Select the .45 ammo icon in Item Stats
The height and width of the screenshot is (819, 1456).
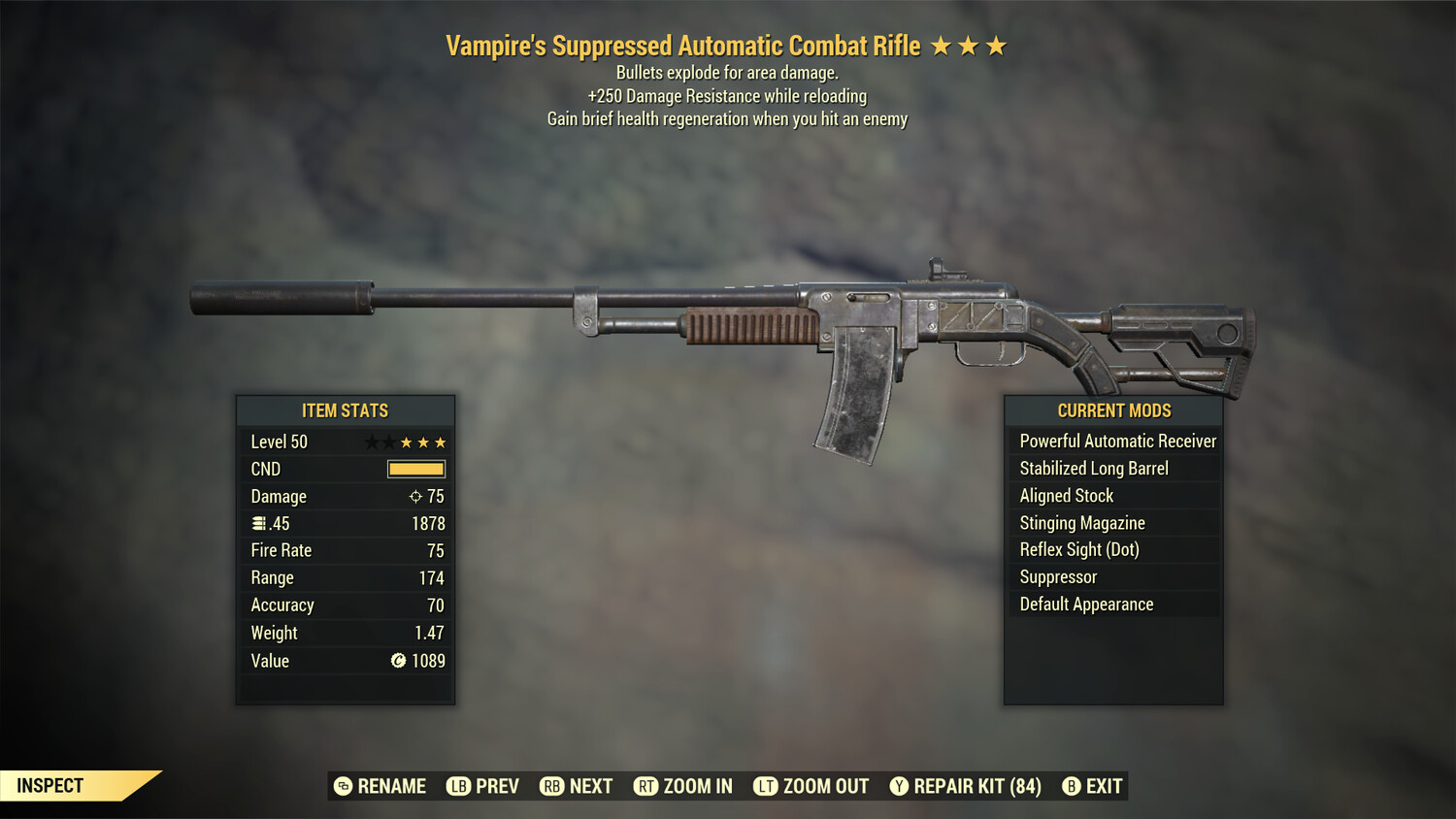[257, 523]
